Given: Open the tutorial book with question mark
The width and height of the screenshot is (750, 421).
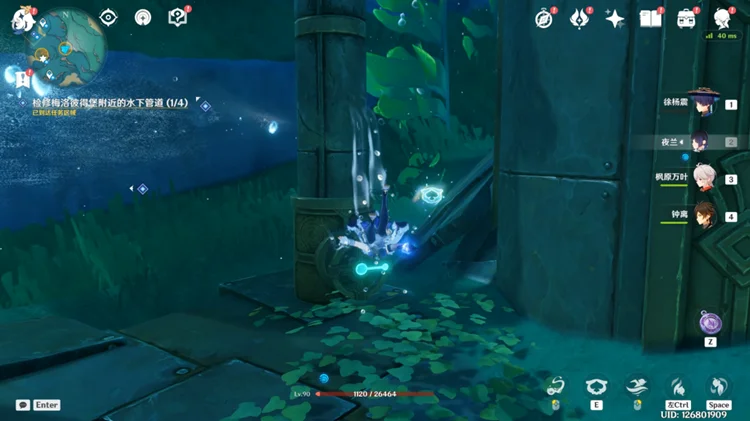Looking at the screenshot, I should 177,17.
